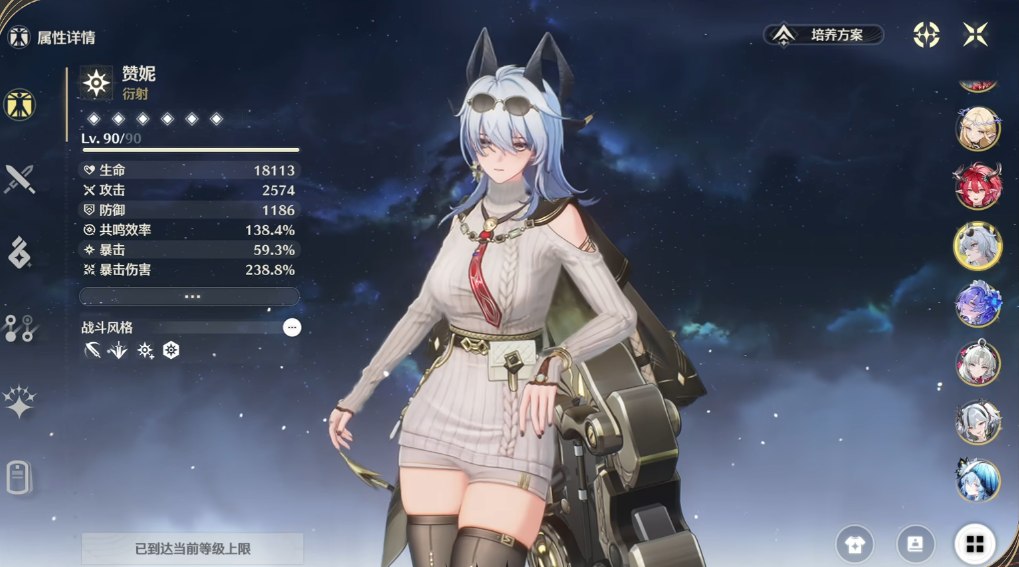Viewport: 1019px width, 567px height.
Task: Show 战斗风格 combat style details
Action: 291,327
